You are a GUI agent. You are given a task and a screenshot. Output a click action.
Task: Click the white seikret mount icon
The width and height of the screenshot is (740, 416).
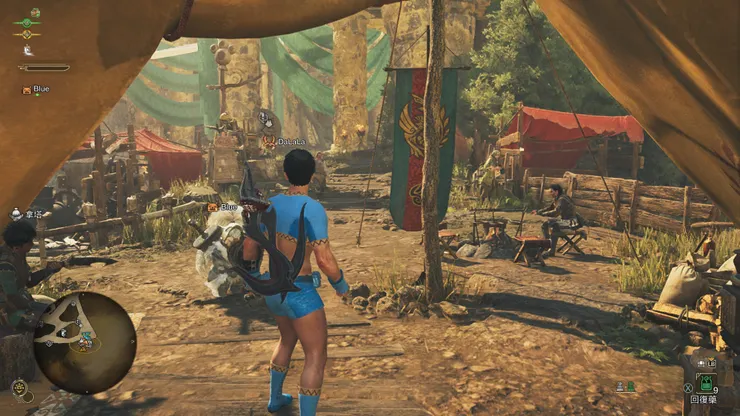(27, 49)
